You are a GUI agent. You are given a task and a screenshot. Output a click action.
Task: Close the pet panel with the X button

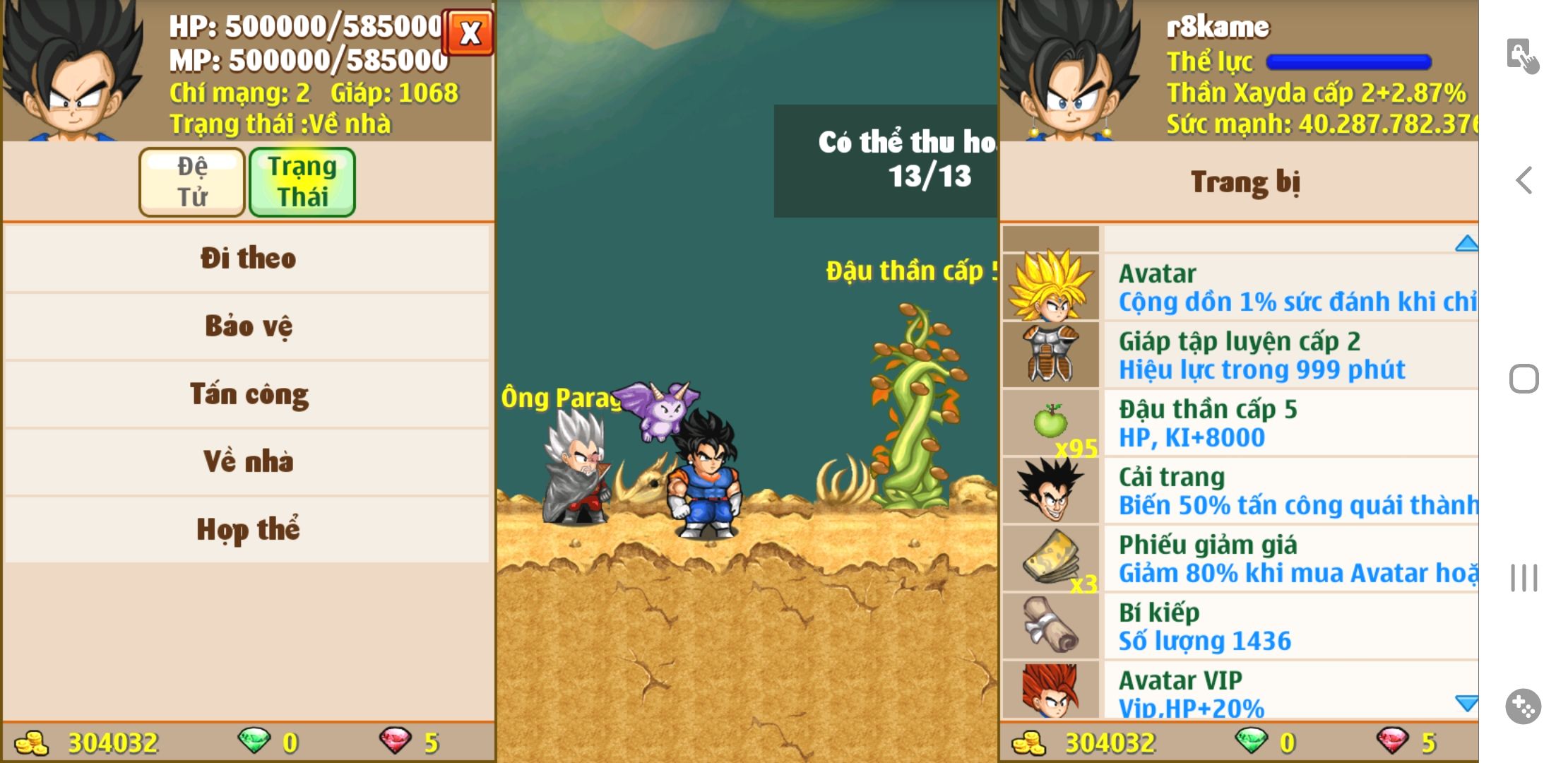pos(469,32)
